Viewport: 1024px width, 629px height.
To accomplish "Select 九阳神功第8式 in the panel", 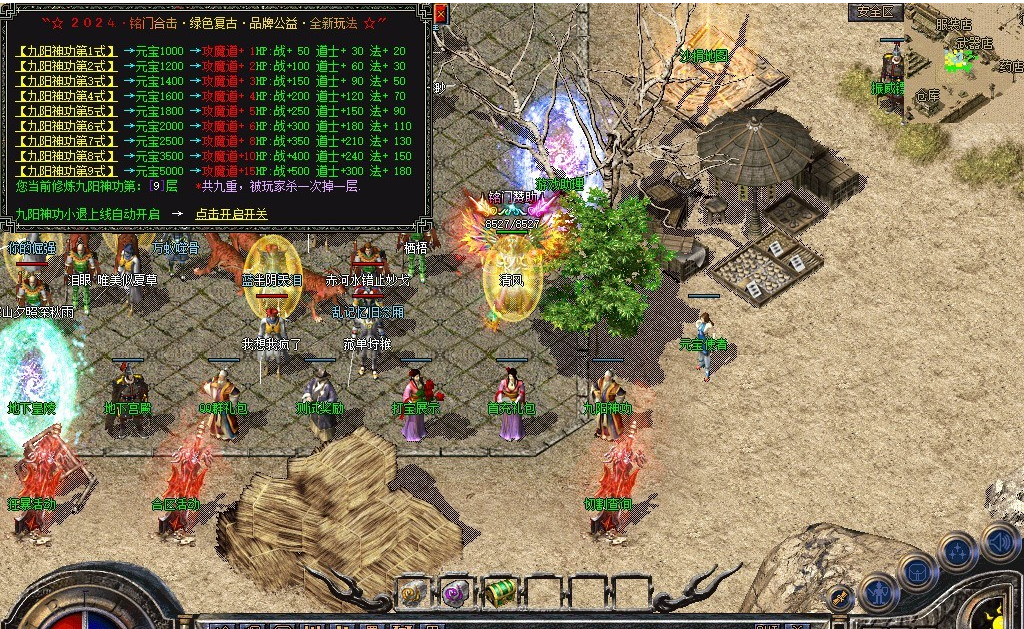I will click(67, 156).
